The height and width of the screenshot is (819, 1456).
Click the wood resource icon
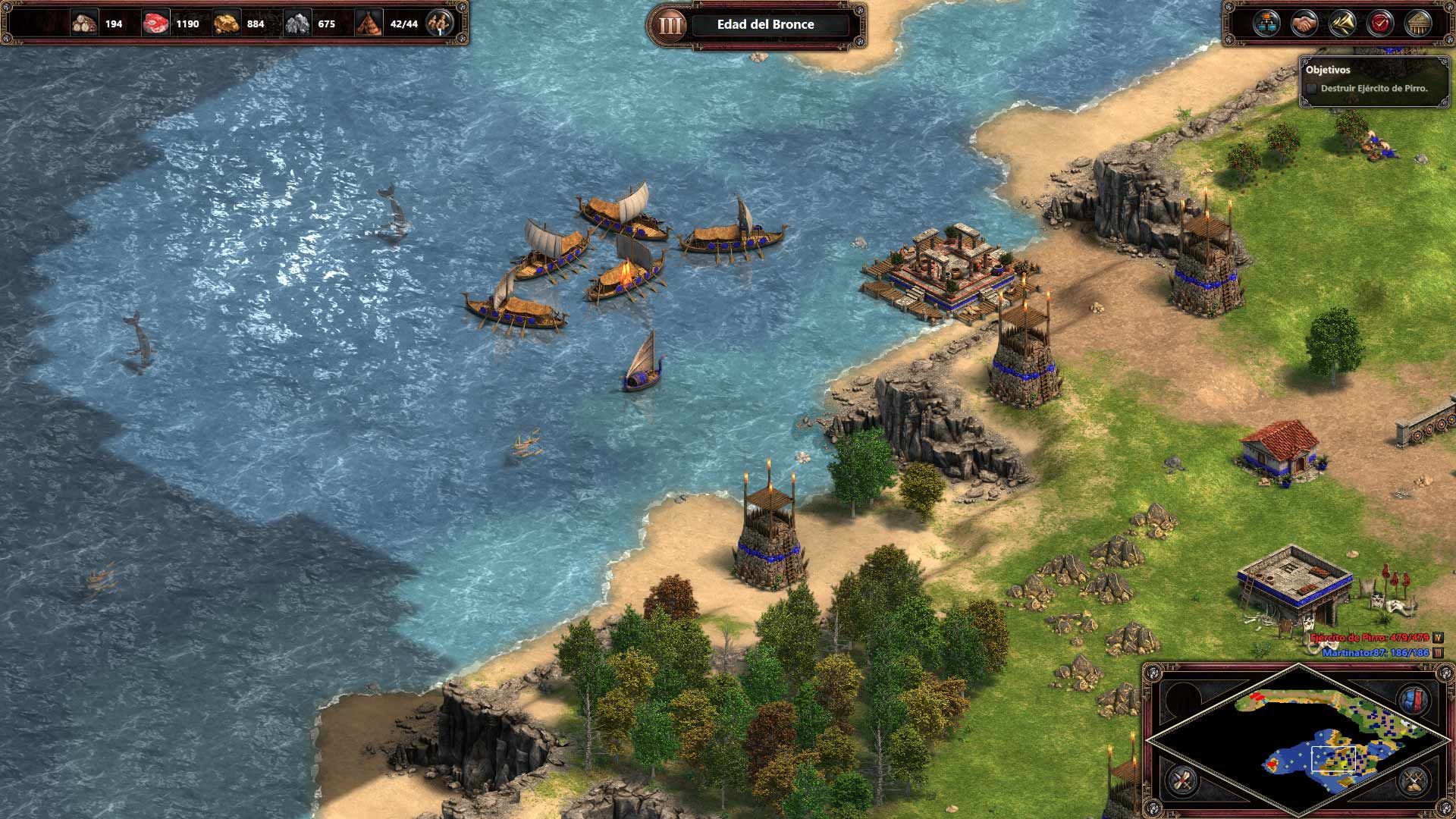pos(83,23)
